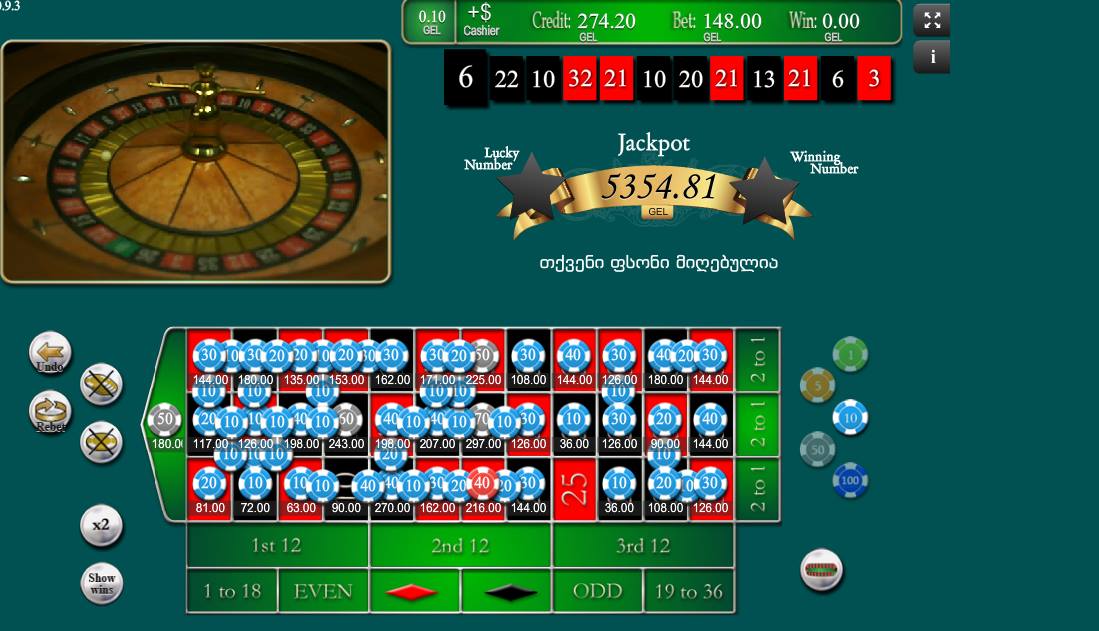Bet on the 3rd 12 dozen

pos(642,546)
